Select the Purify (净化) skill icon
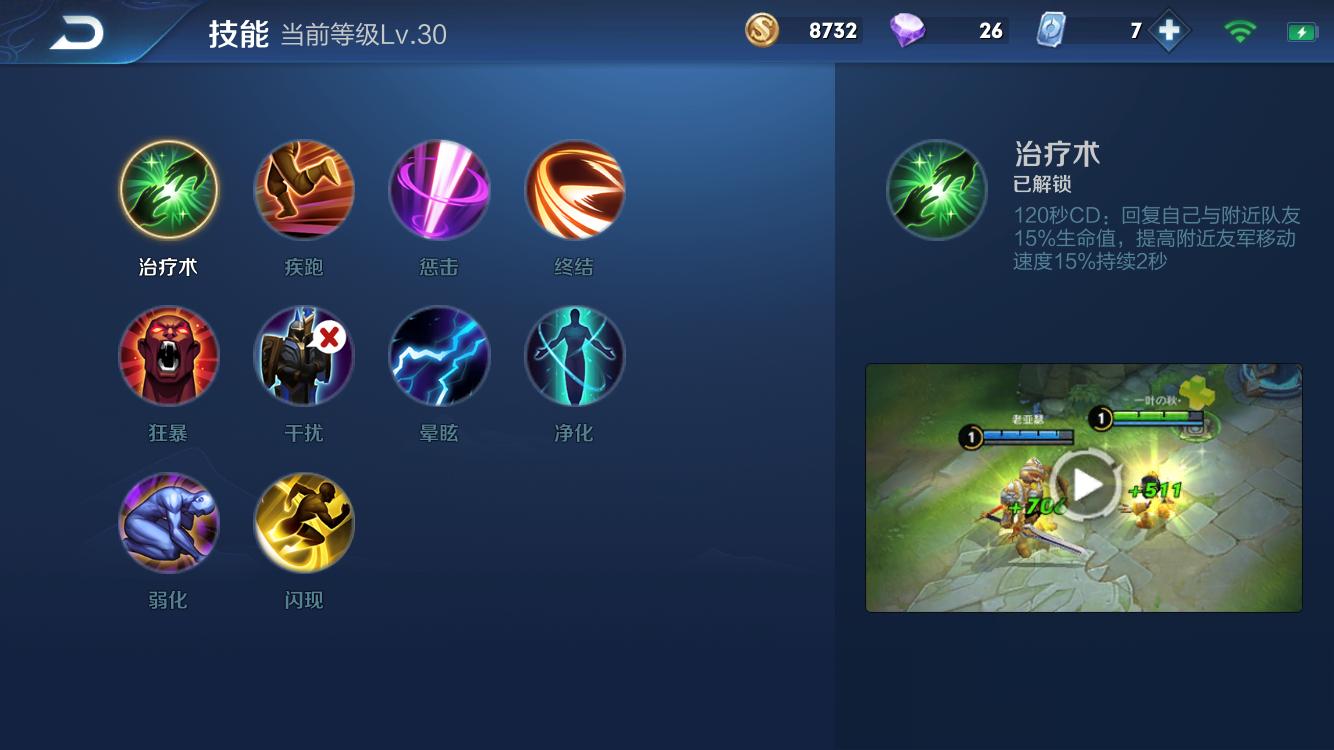Screen dimensions: 1334x750 coord(574,356)
